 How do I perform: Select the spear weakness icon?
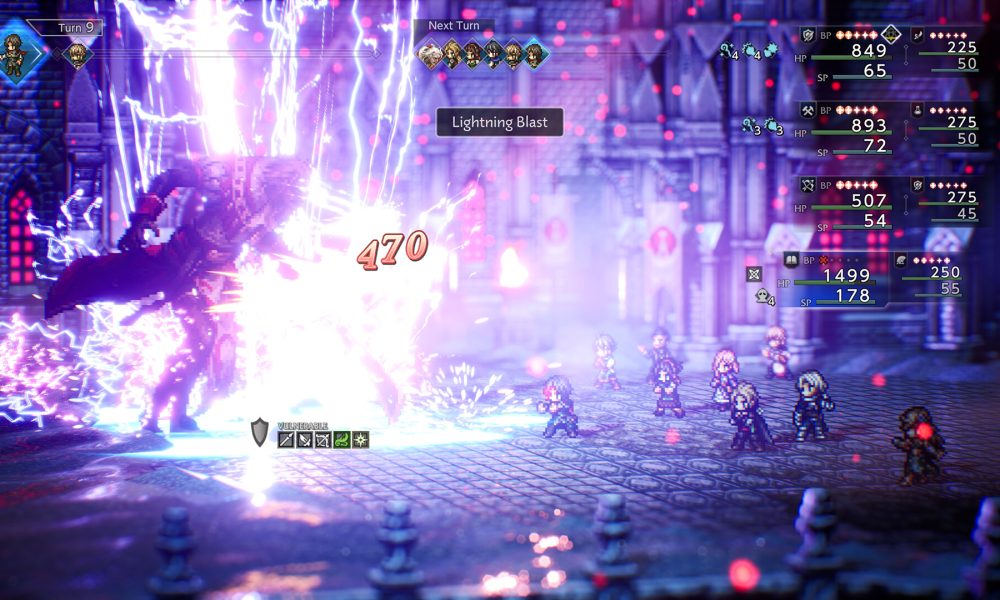(287, 439)
